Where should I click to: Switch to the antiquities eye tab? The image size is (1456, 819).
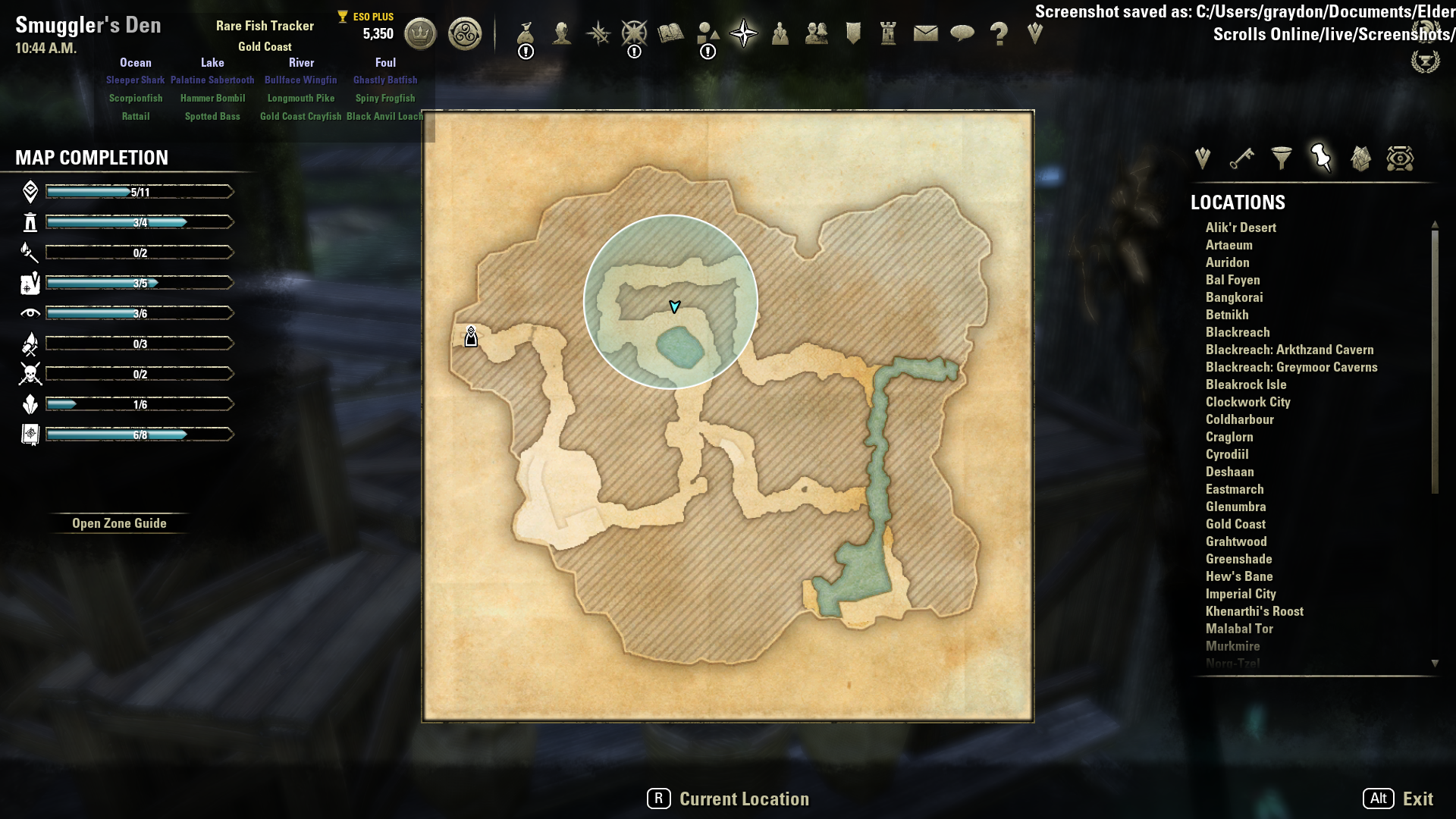point(1400,158)
